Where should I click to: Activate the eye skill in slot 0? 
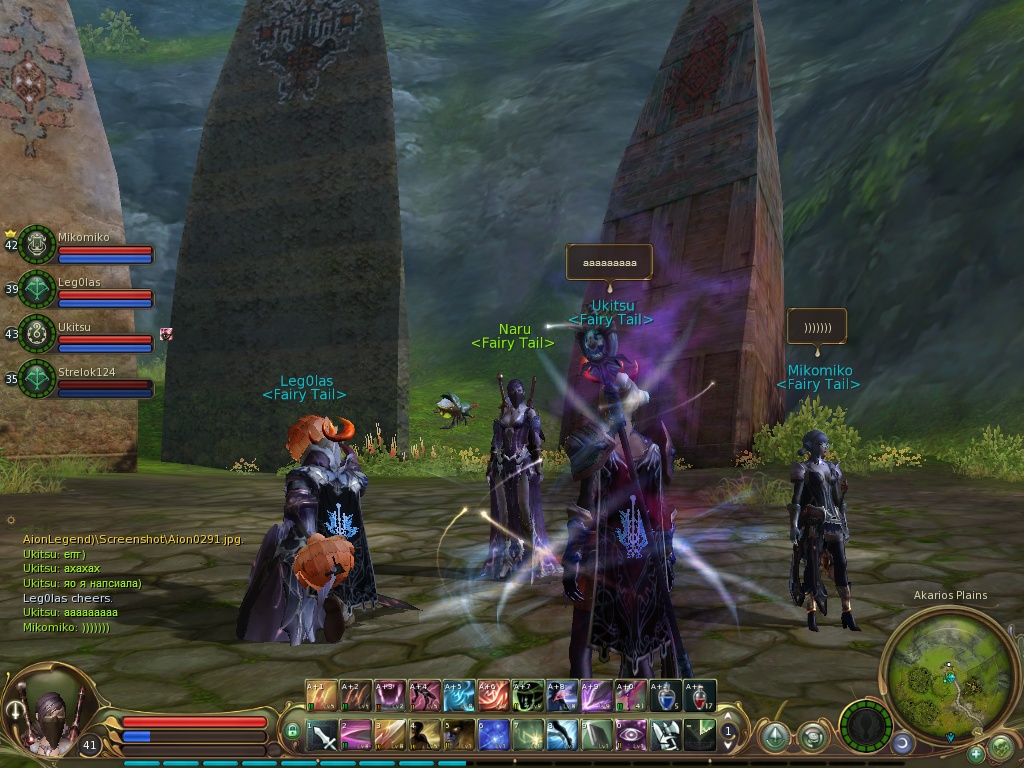tap(632, 736)
